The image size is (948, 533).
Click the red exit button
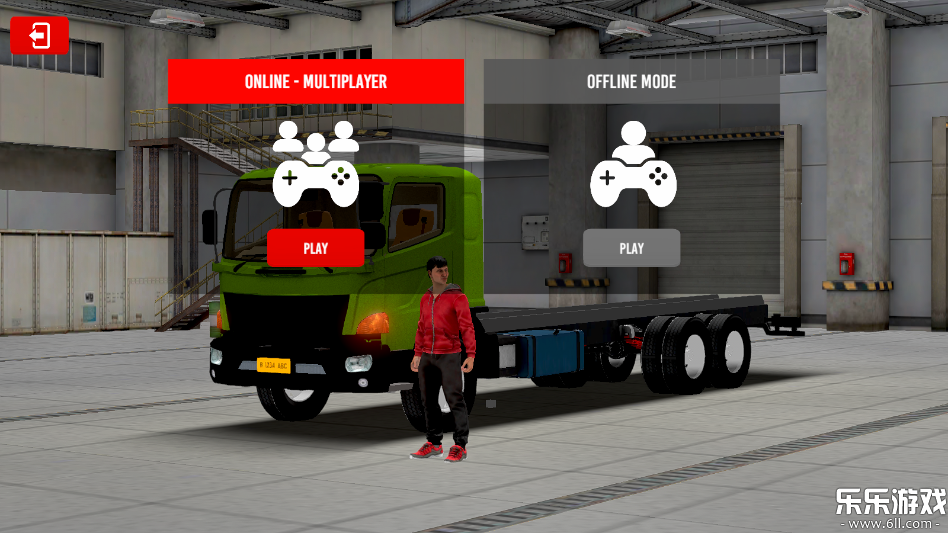[x=39, y=36]
